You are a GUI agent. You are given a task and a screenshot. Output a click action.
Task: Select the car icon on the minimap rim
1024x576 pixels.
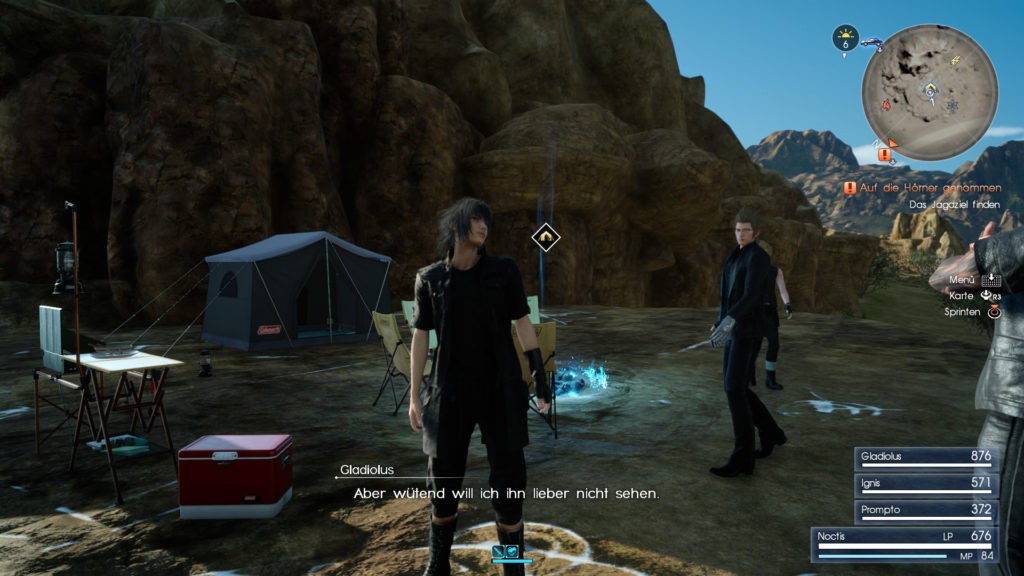pos(871,43)
